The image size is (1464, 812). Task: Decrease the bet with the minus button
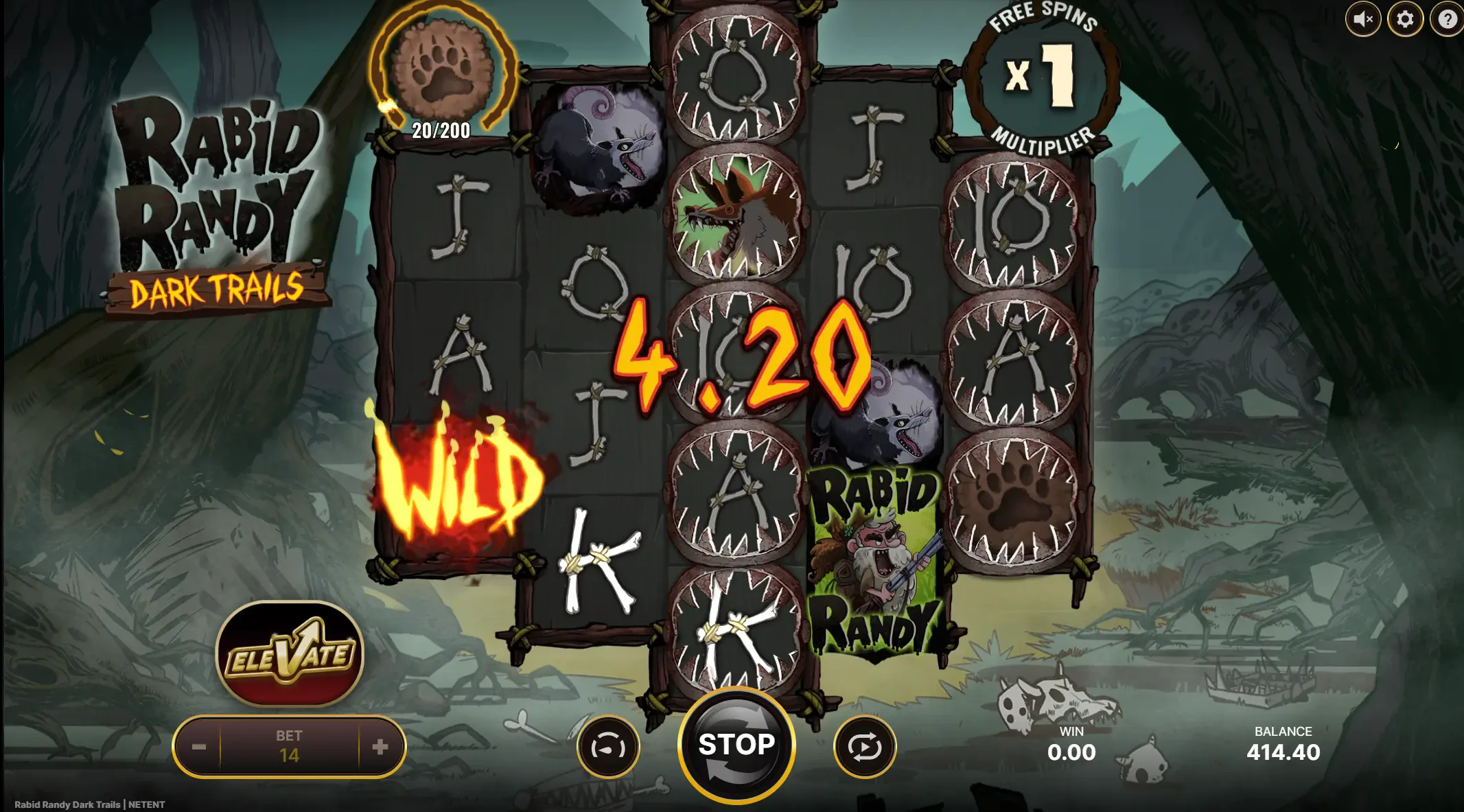[199, 747]
